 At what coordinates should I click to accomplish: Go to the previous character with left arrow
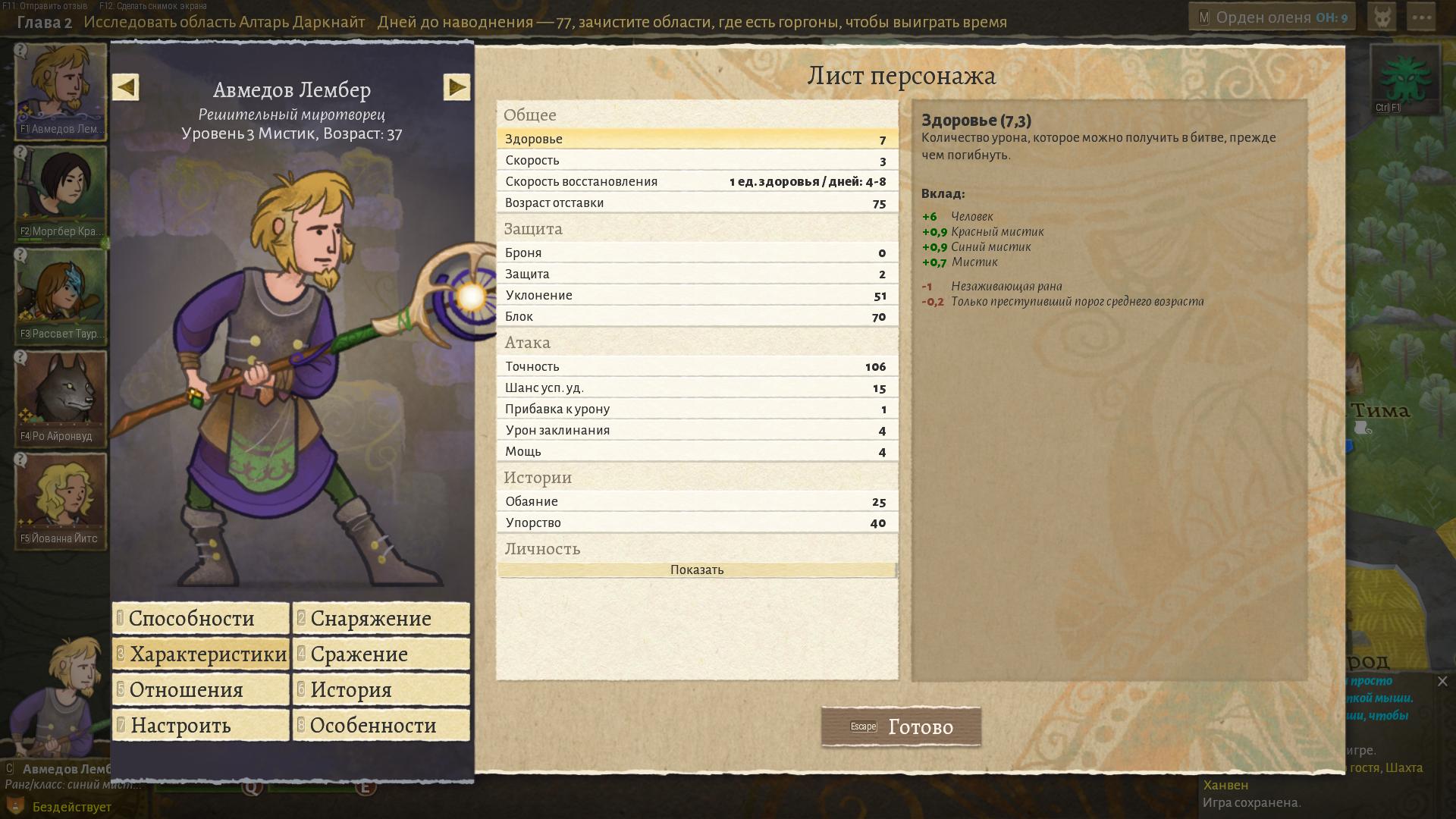coord(126,87)
